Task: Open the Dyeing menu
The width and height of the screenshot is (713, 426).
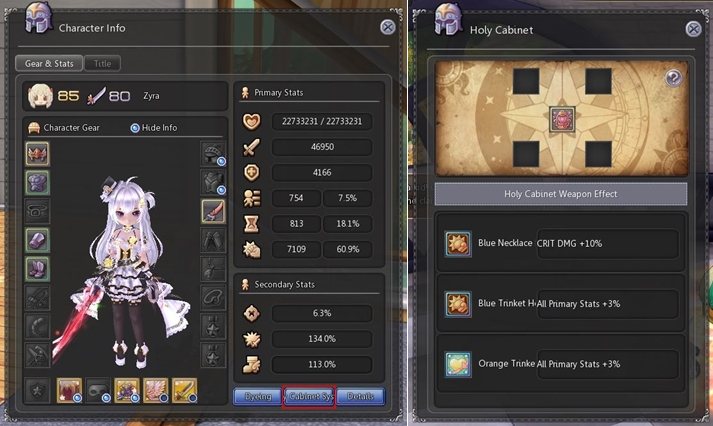Action: coord(257,396)
